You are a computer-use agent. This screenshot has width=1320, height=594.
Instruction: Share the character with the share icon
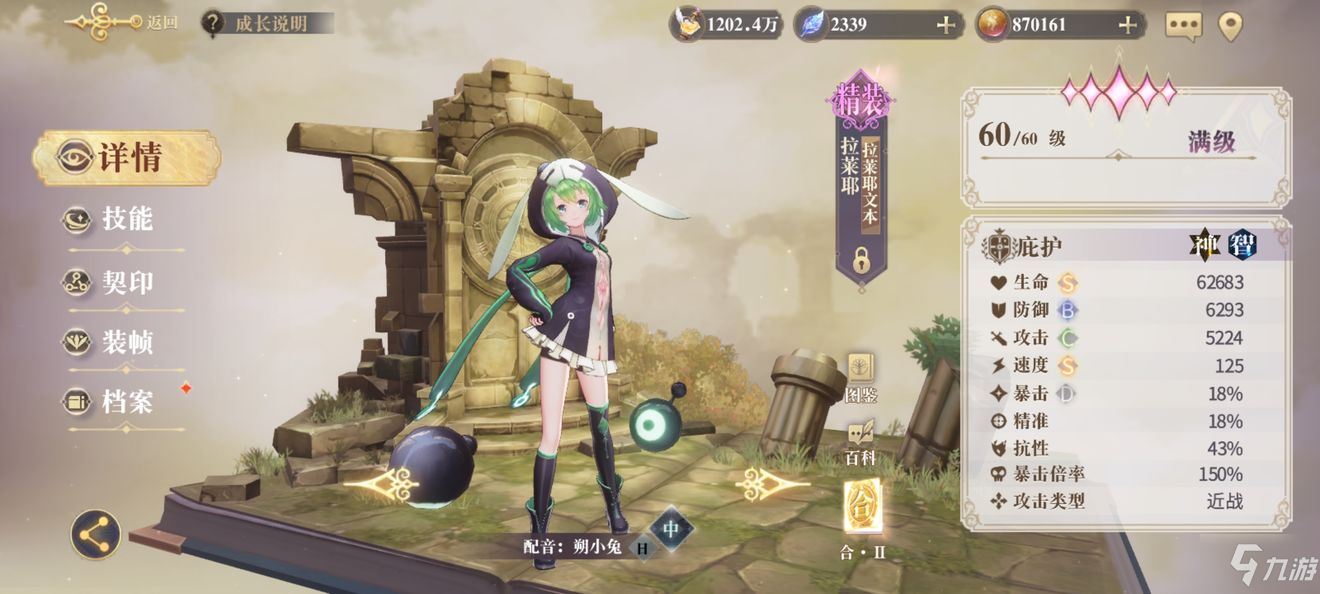tap(95, 535)
